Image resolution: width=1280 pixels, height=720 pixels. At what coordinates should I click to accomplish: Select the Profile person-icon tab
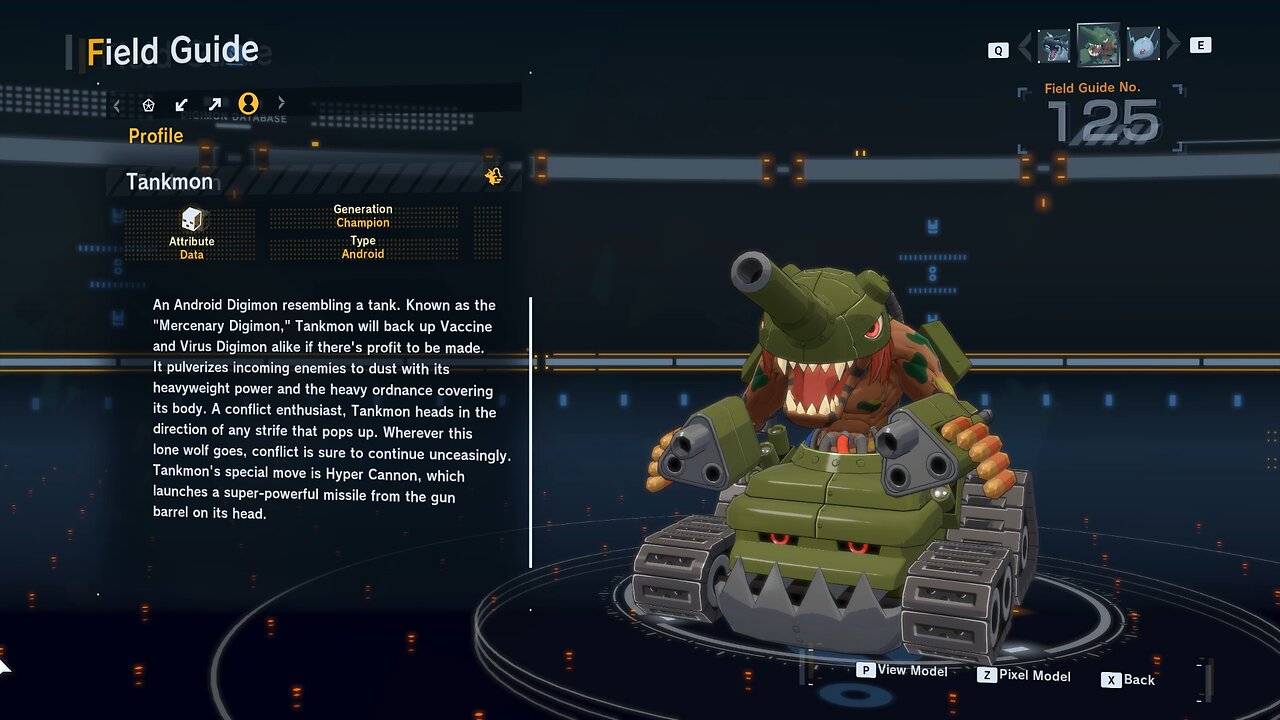point(249,103)
